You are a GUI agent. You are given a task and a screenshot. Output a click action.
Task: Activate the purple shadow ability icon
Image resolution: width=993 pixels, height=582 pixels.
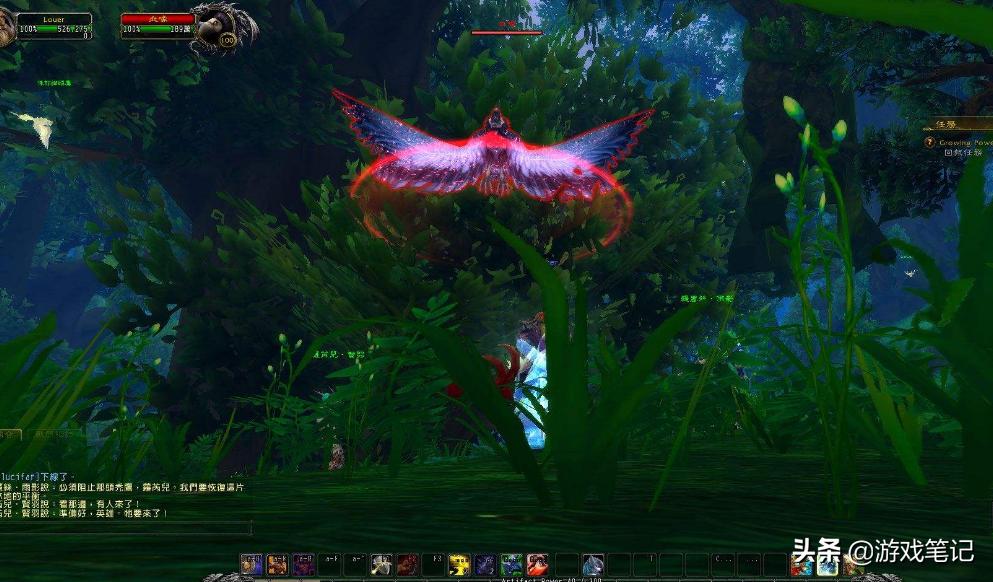[x=485, y=565]
